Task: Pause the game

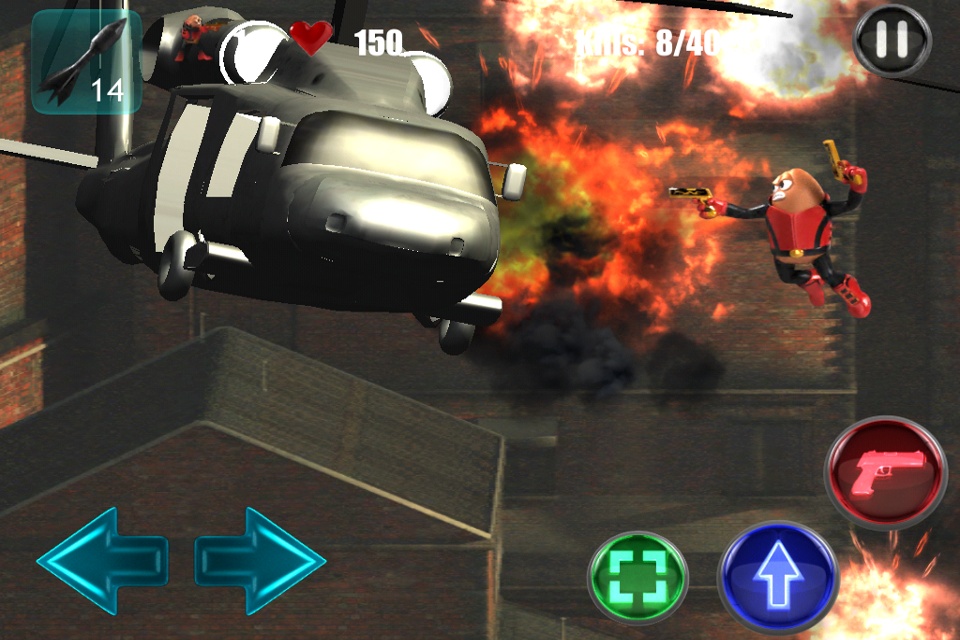Action: point(892,41)
